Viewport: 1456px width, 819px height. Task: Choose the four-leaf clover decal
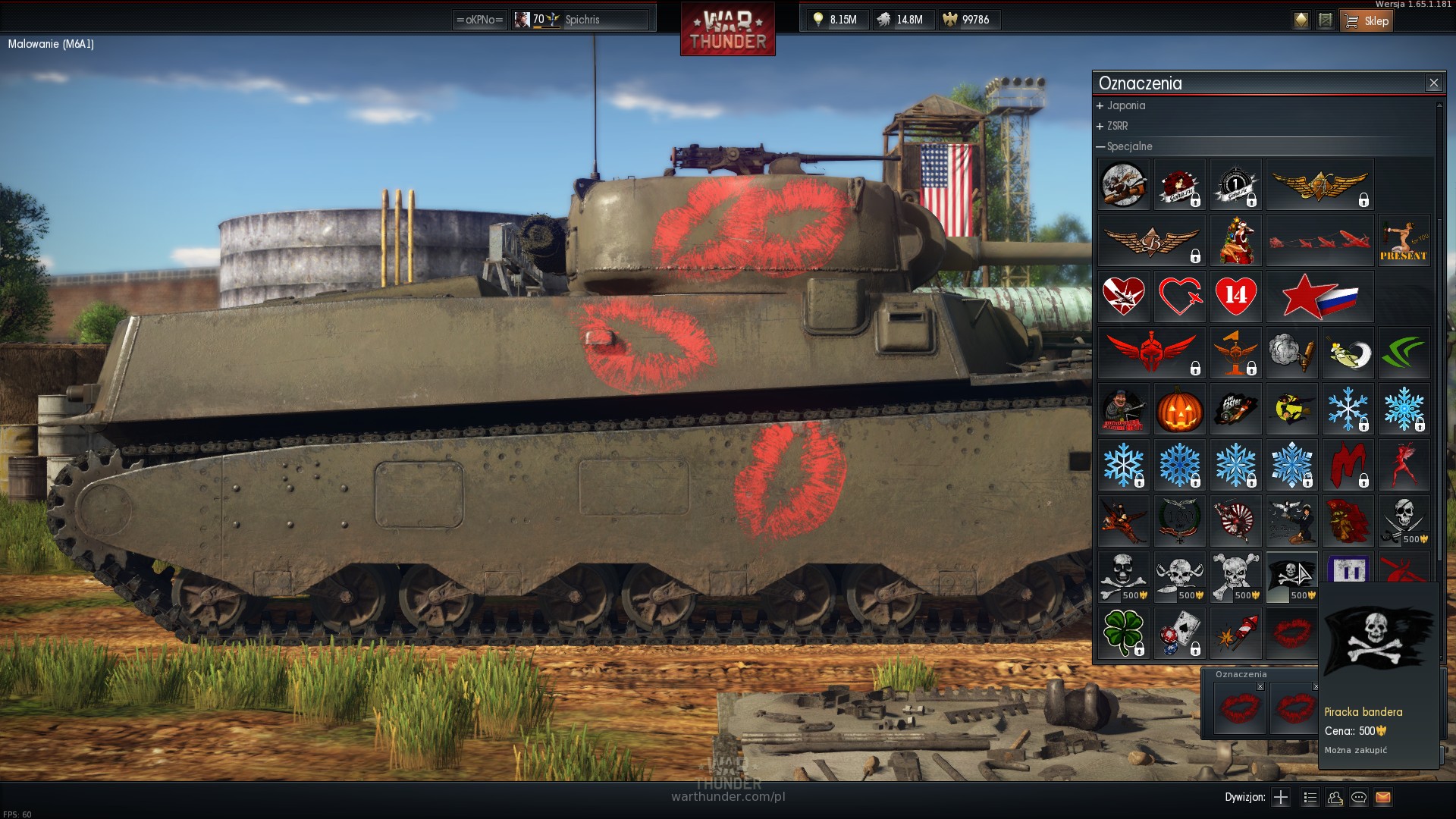(1123, 633)
